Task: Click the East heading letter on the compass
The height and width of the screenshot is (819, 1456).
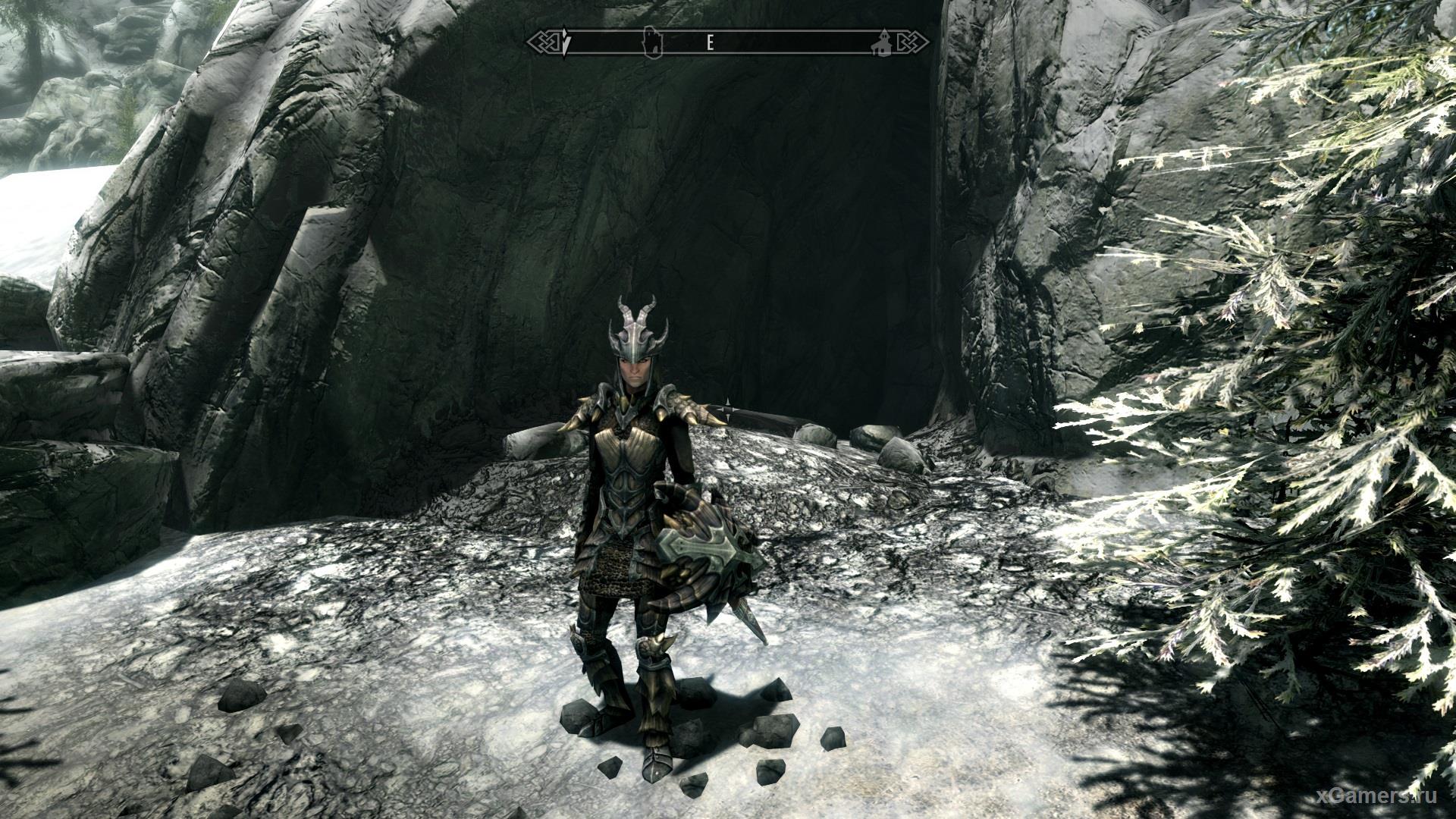Action: point(711,42)
